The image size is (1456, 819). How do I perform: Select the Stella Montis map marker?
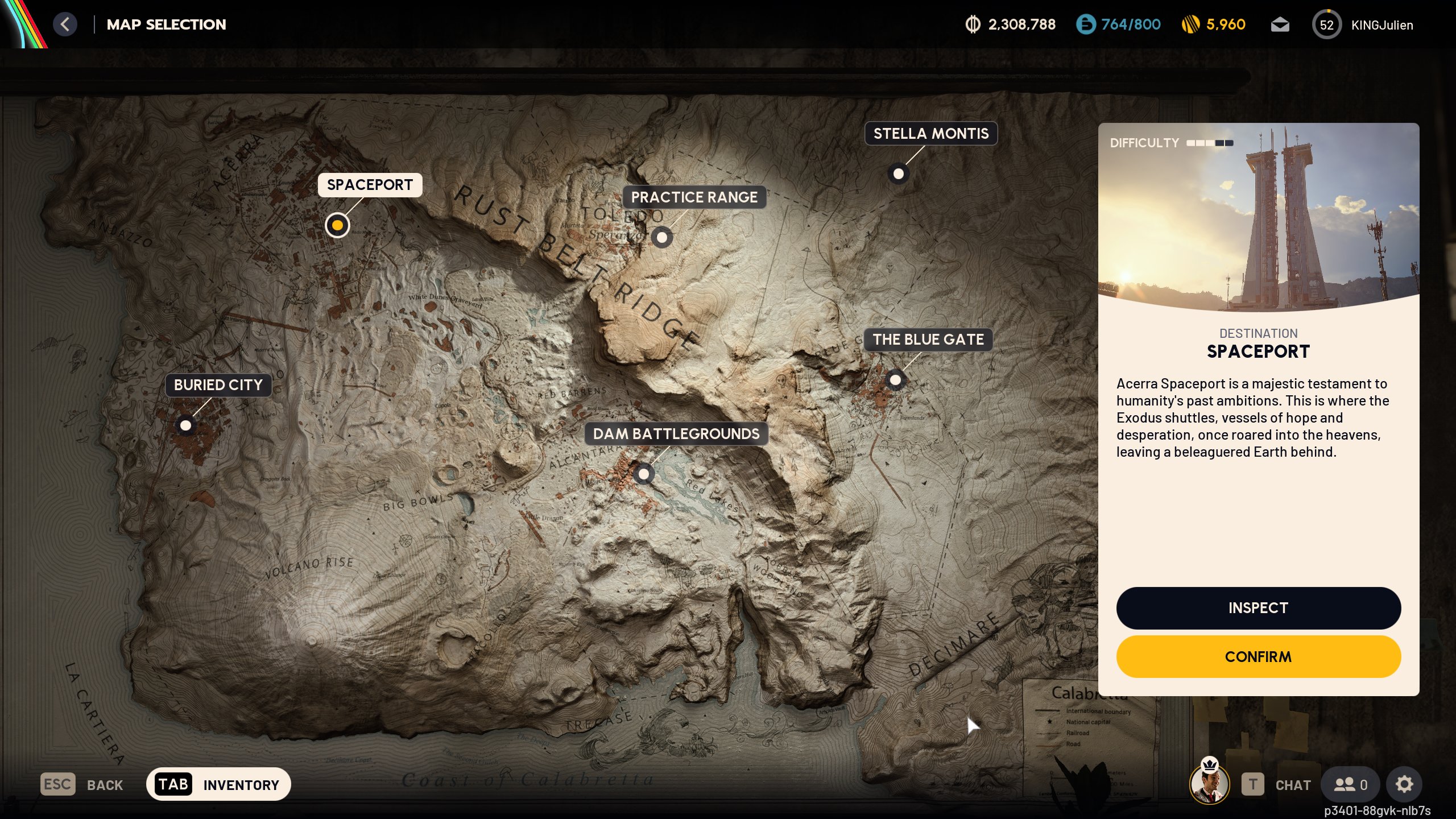[x=898, y=174]
